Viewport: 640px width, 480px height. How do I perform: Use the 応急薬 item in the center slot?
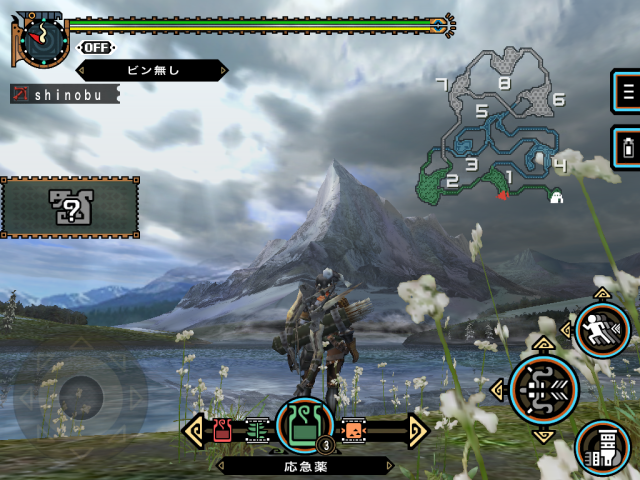[304, 424]
